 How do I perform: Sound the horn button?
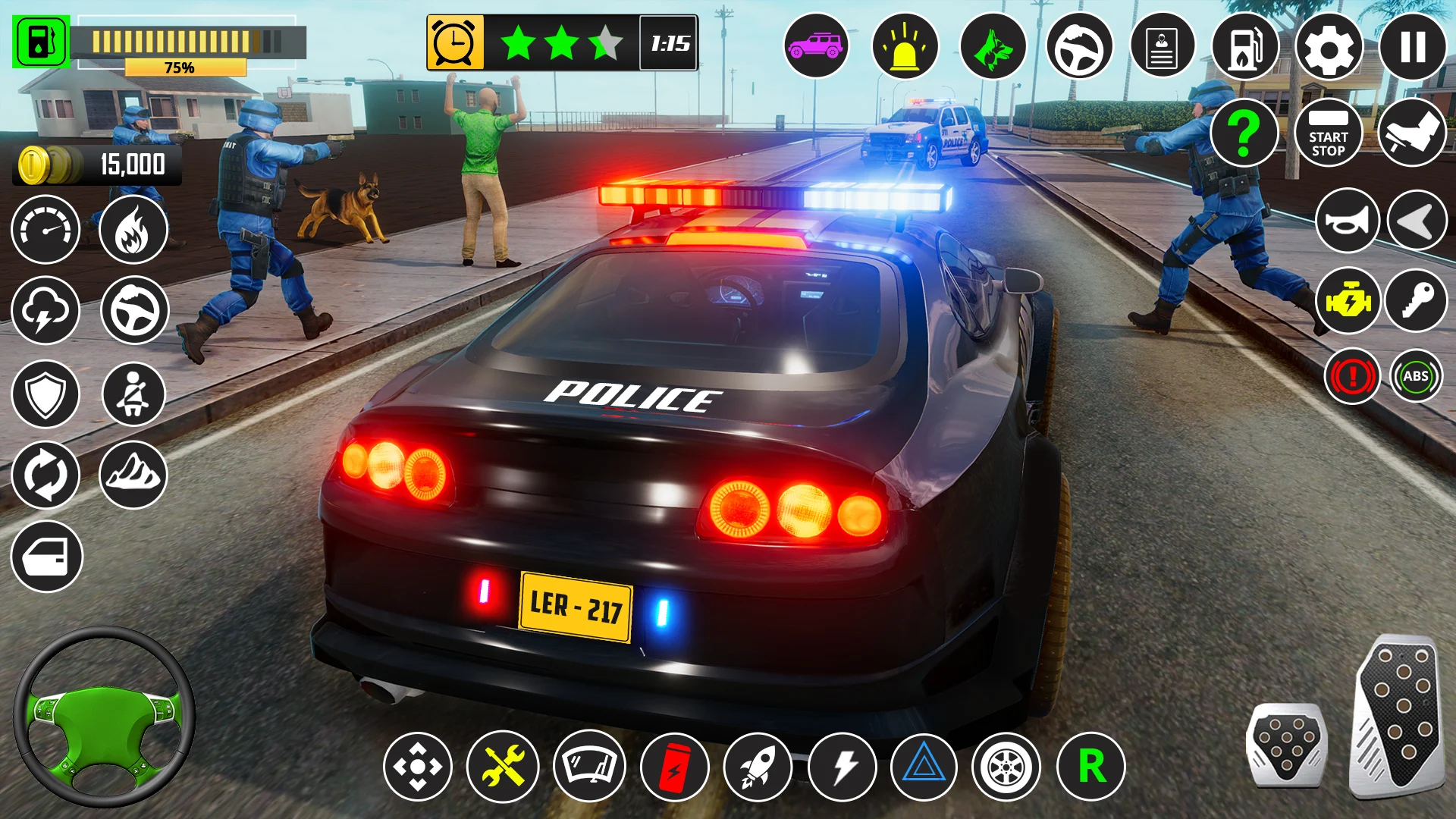pos(1348,221)
